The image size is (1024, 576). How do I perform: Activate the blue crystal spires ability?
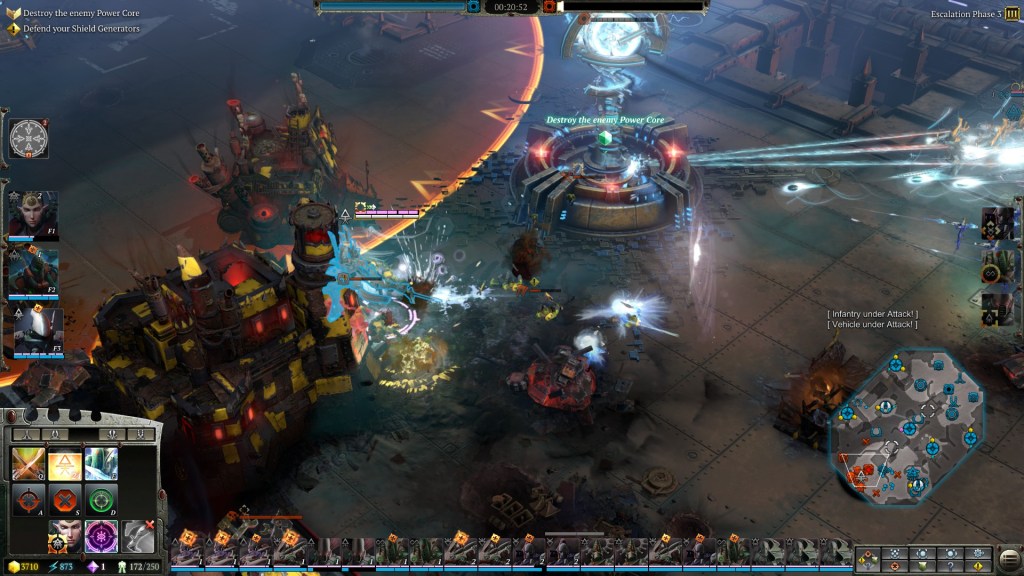(x=101, y=463)
